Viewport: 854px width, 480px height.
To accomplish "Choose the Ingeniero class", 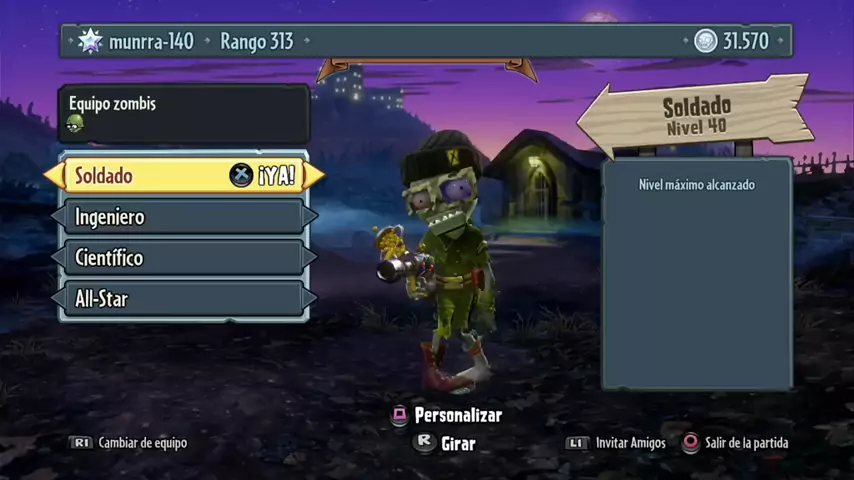I will 184,217.
